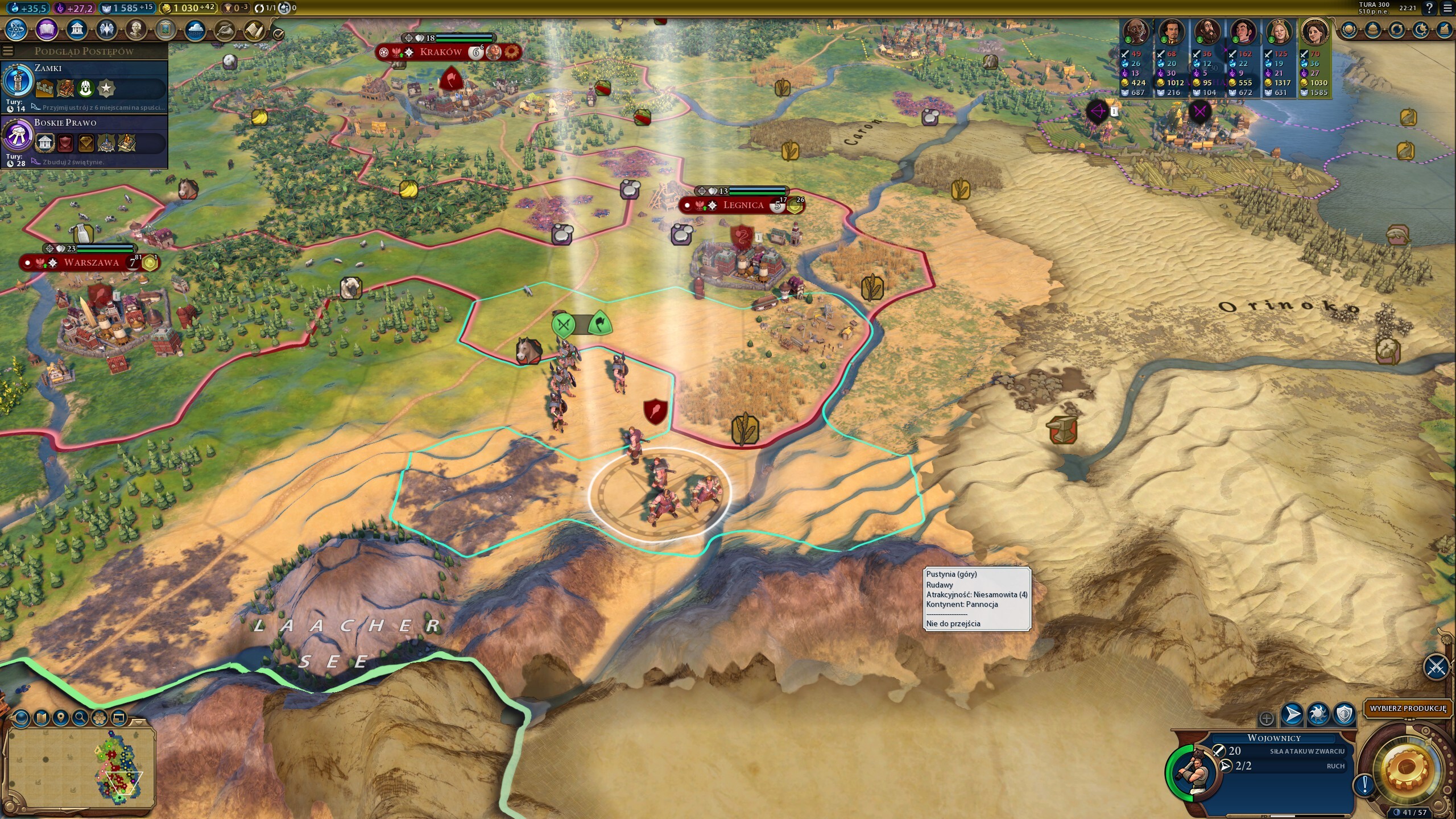
Task: Open the climate rain cloud icon
Action: (195, 30)
